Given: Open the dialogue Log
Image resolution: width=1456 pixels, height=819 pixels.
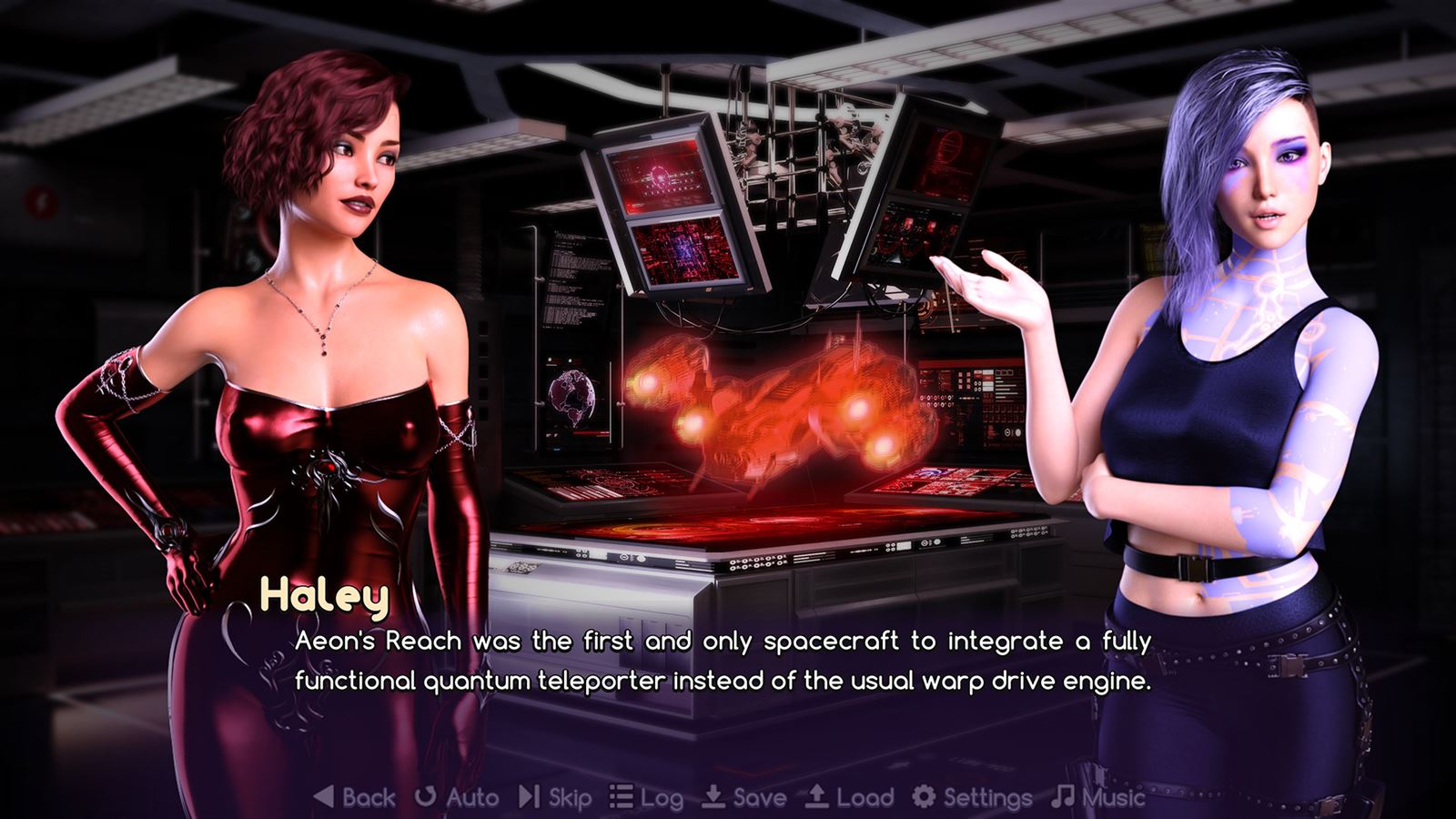Looking at the screenshot, I should click(646, 798).
